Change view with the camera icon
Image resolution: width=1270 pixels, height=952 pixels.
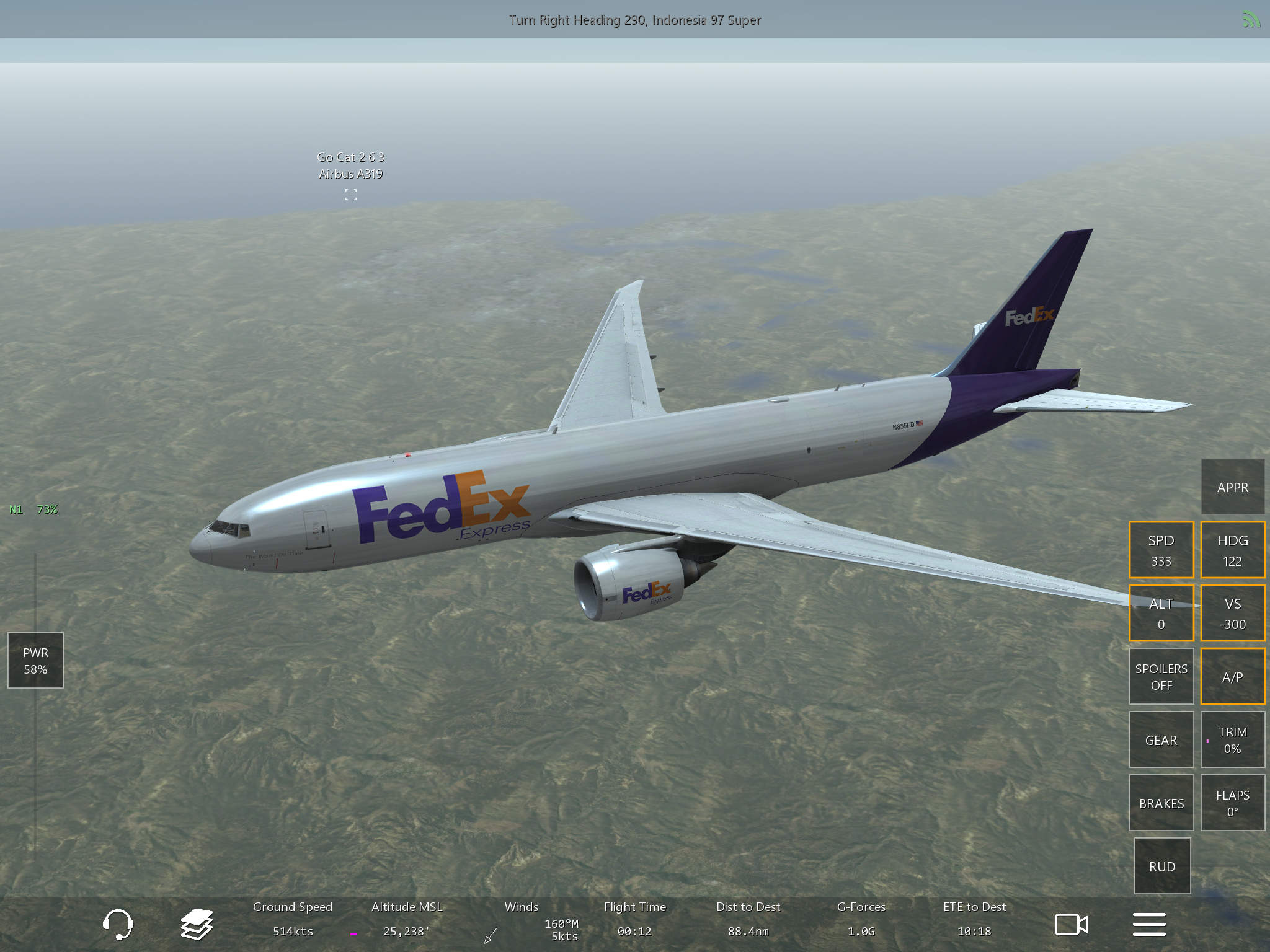(1071, 925)
